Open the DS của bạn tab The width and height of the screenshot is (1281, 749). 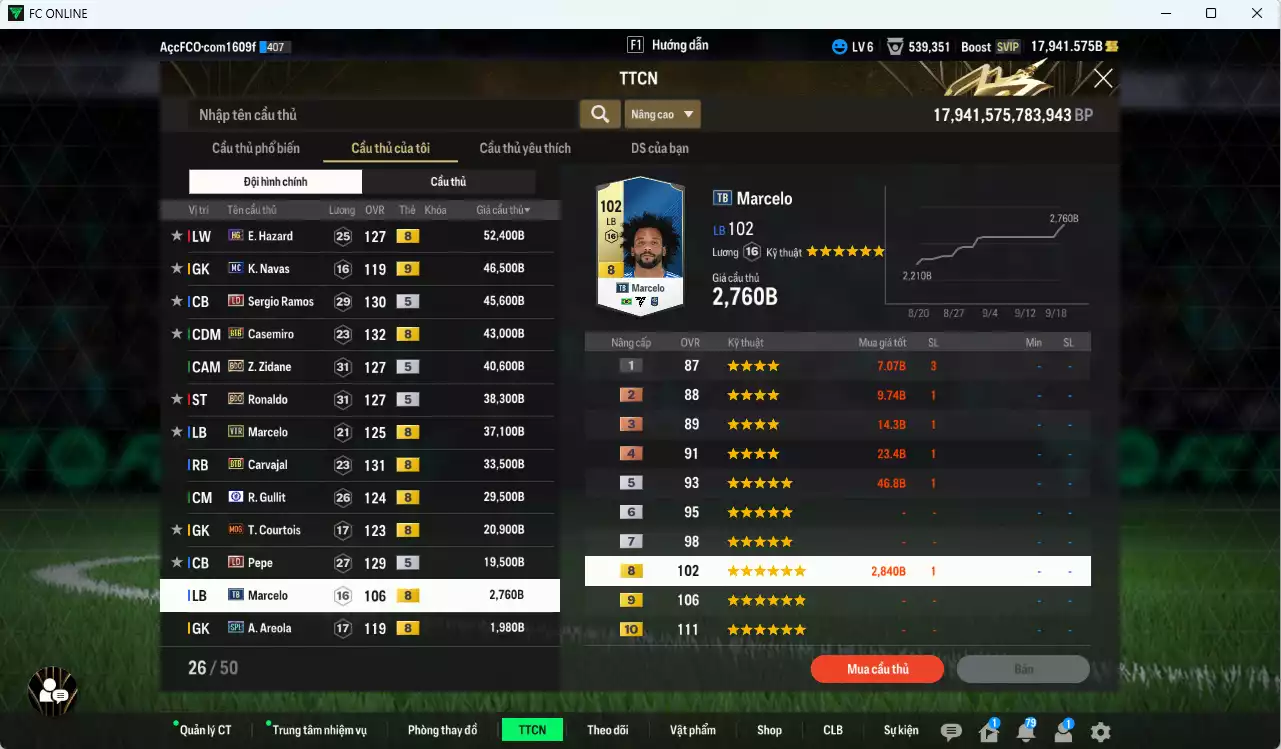(659, 148)
